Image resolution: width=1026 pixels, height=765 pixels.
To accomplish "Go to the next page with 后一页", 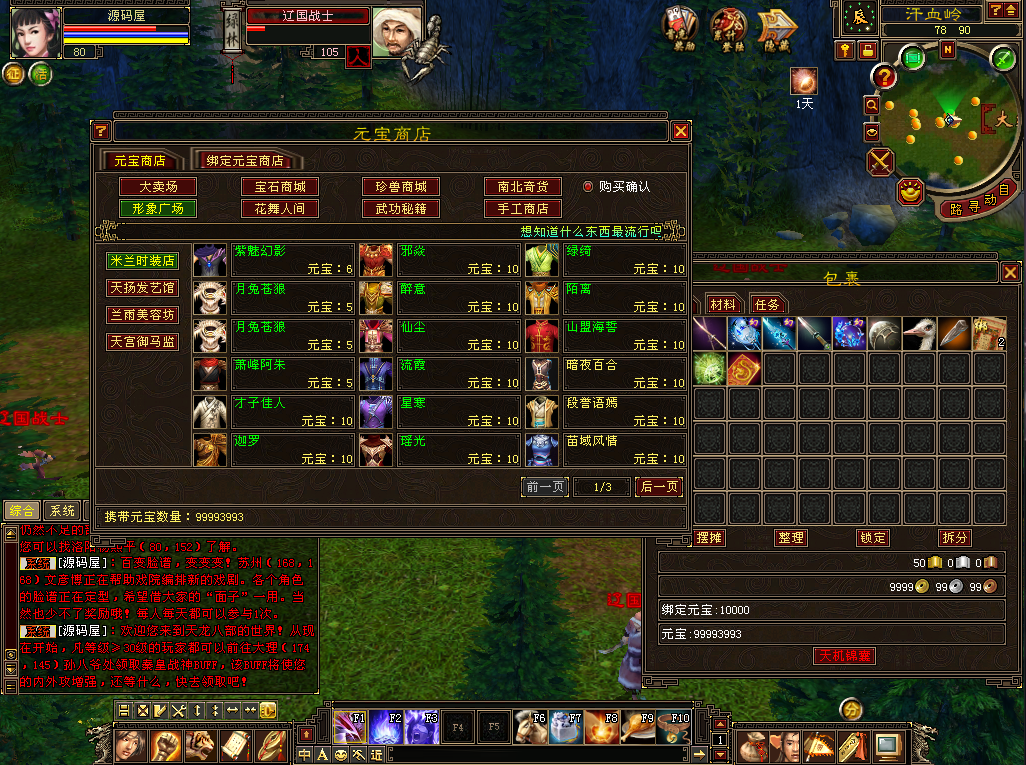I will coord(659,487).
